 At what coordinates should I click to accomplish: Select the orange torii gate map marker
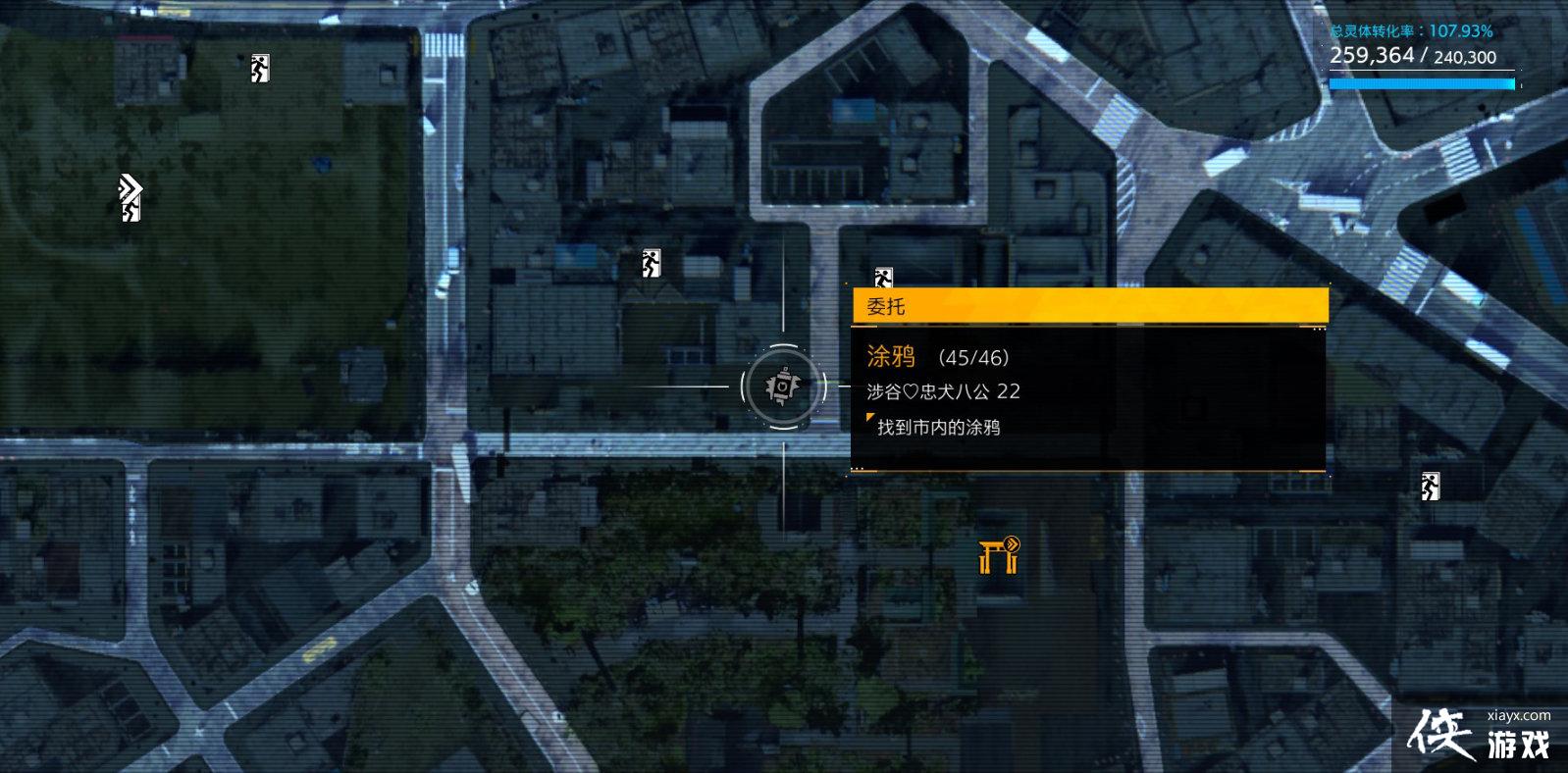point(999,555)
